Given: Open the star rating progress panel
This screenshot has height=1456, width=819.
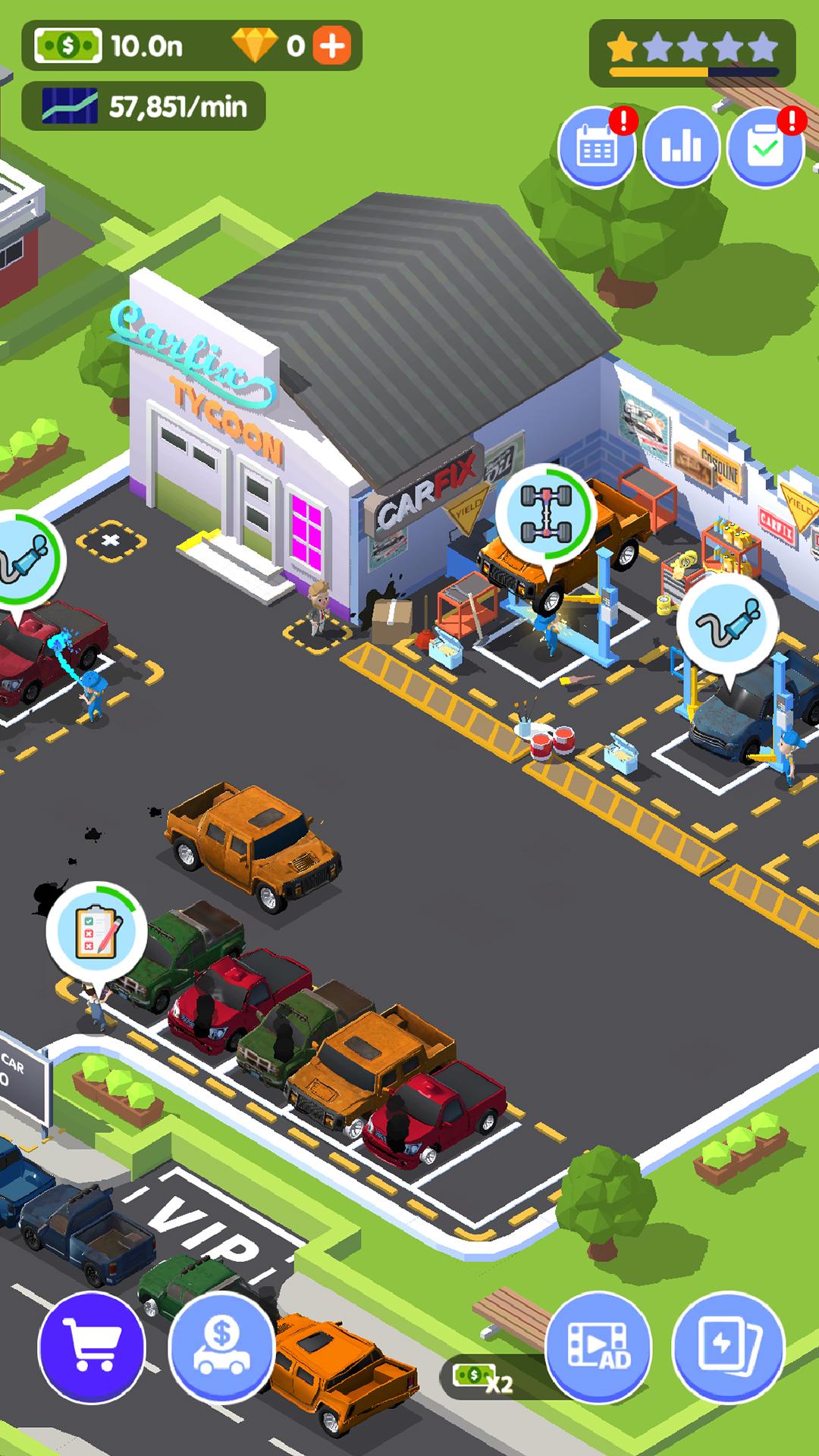Looking at the screenshot, I should (x=692, y=53).
